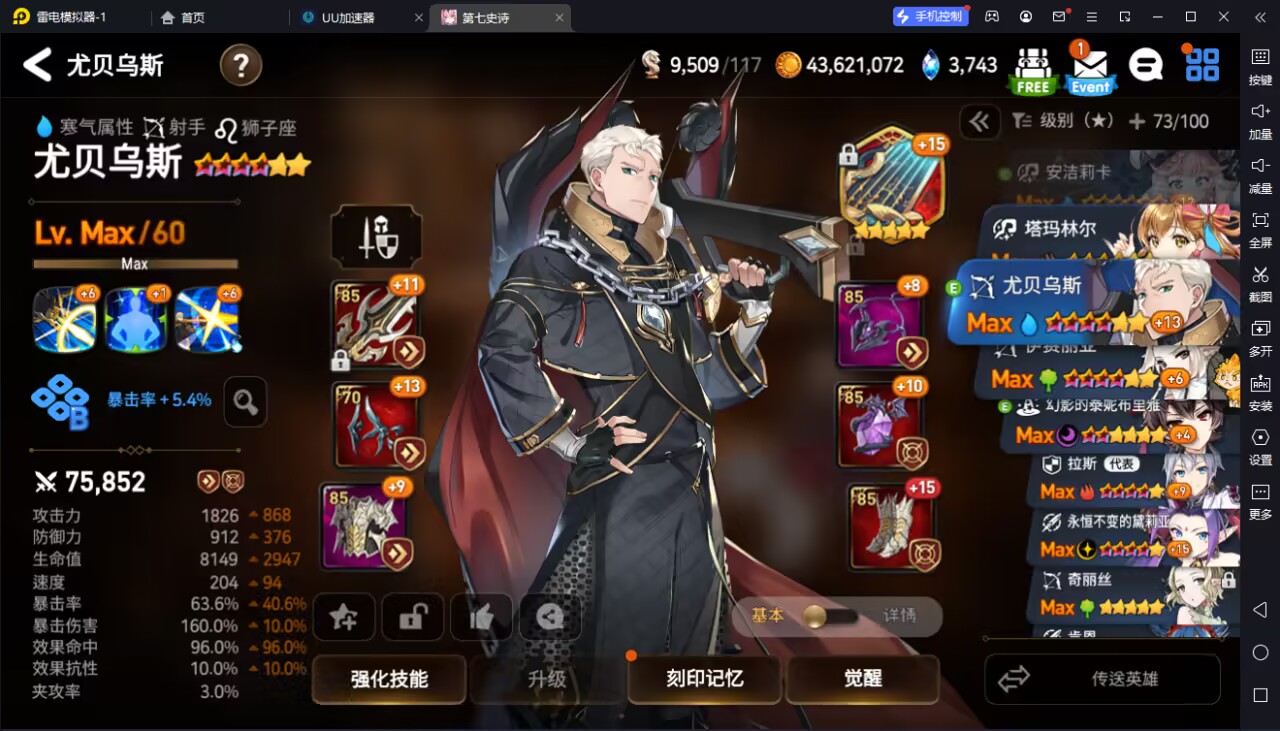Screen dimensions: 1280x731
Task: Click the magnifier next to 暴击率 imprint
Action: click(245, 401)
